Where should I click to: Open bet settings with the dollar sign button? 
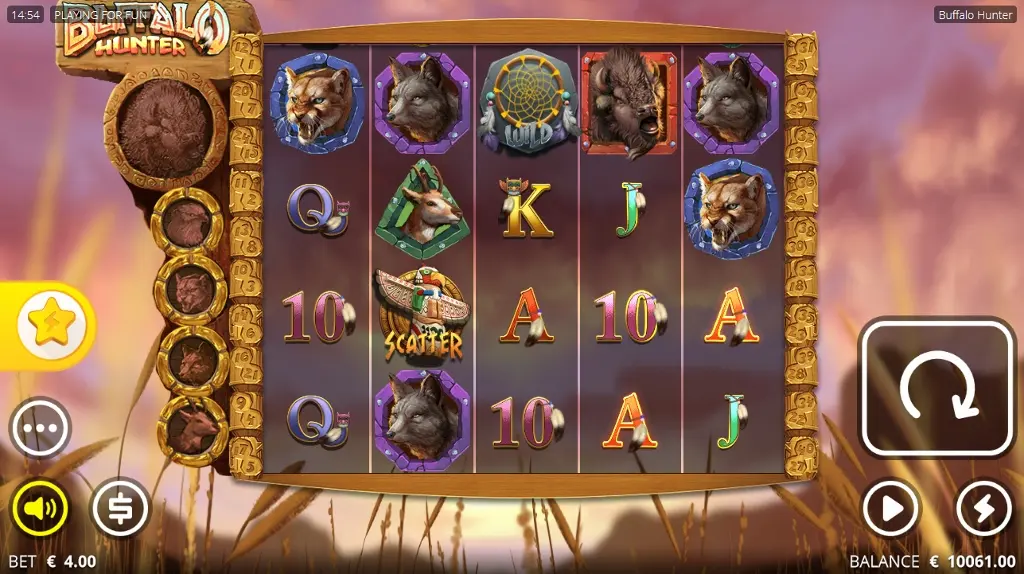120,510
